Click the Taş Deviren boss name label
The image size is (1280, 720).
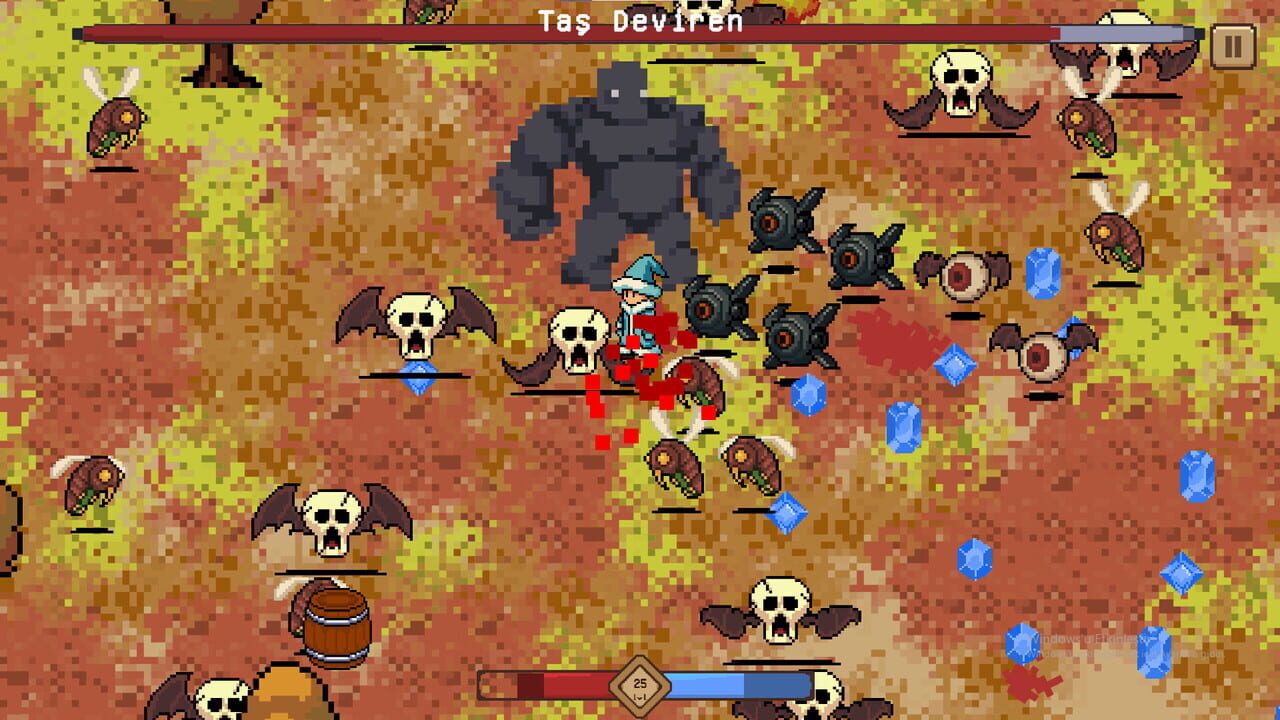pos(640,20)
